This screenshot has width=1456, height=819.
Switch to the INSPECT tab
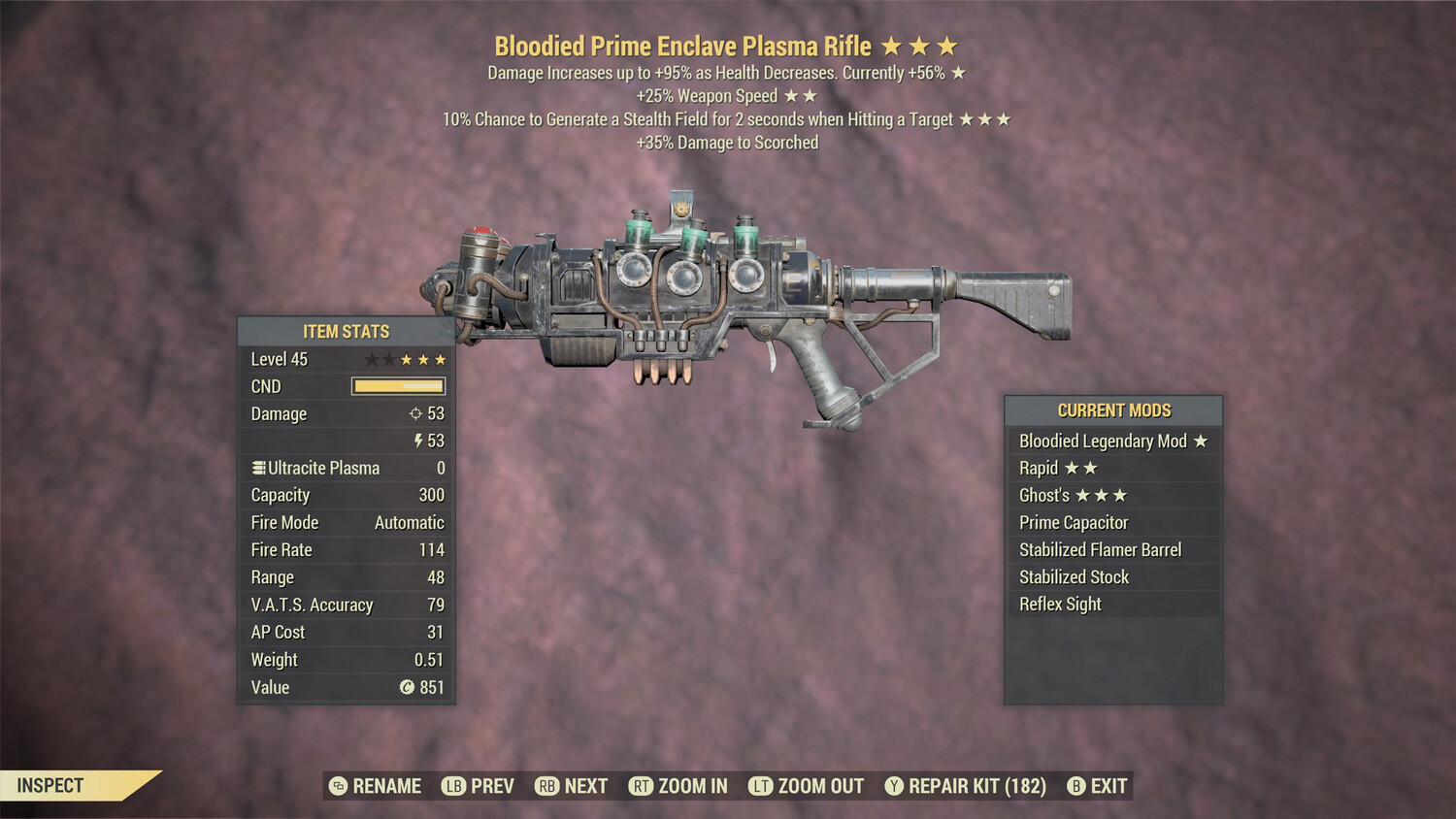(x=50, y=786)
